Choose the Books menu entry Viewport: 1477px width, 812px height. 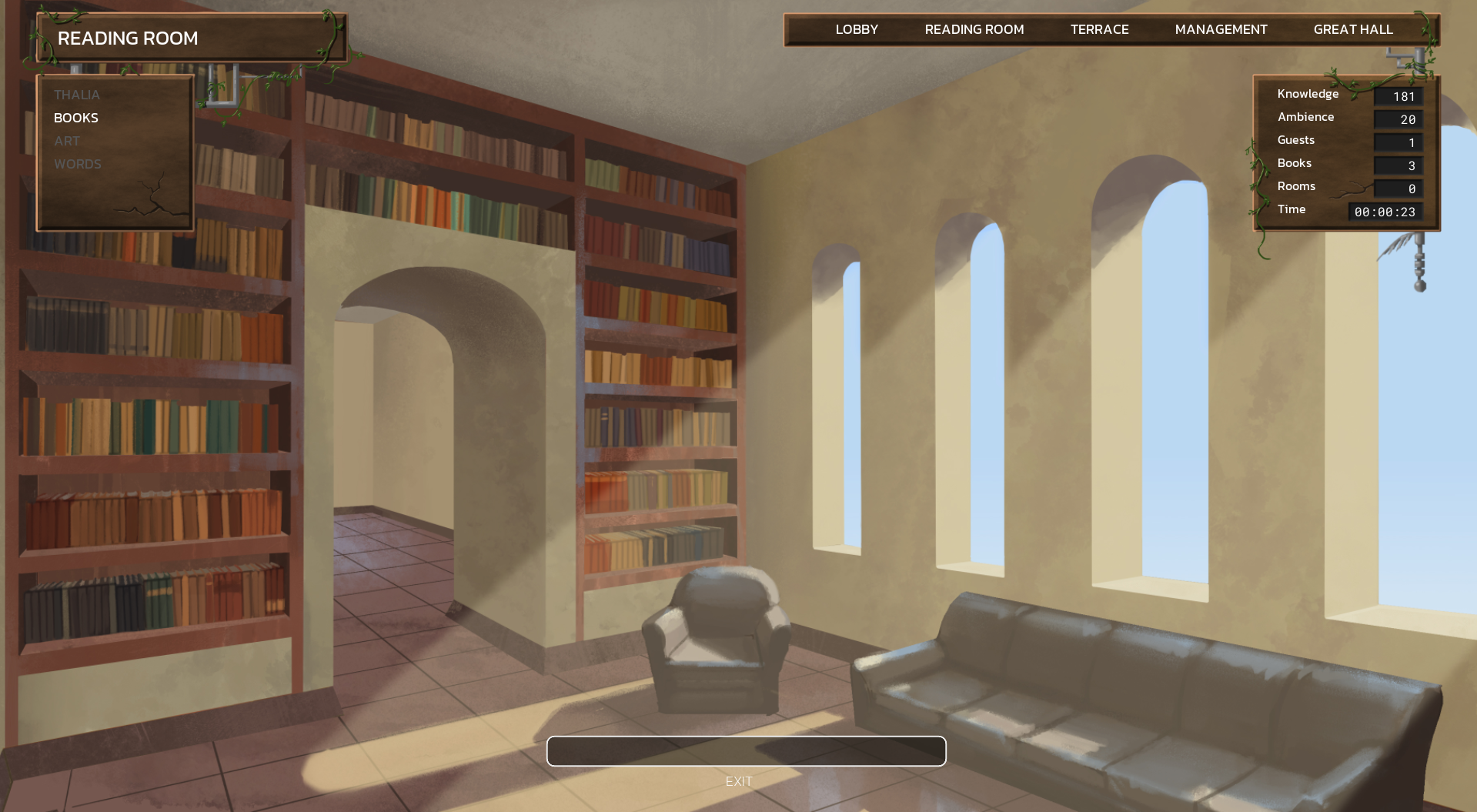[x=76, y=118]
